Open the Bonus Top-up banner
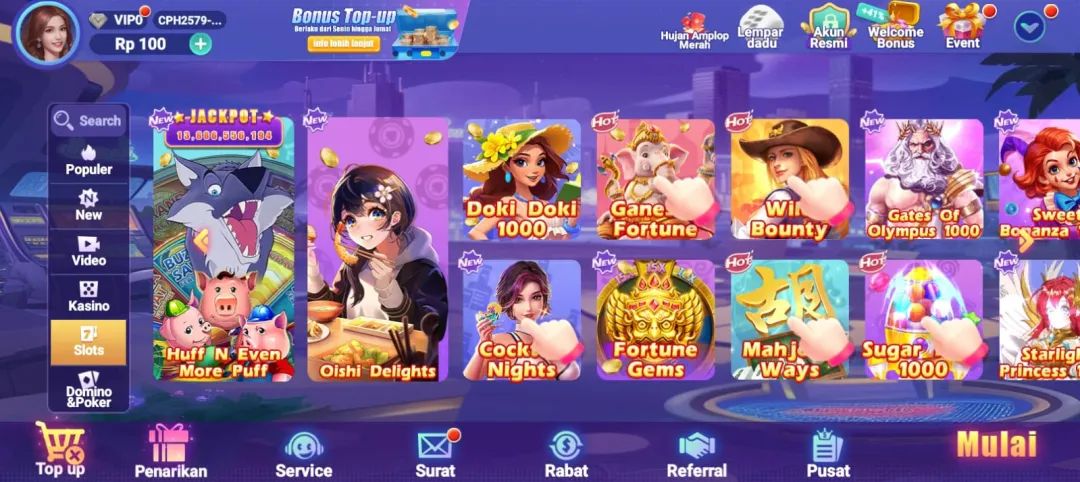 click(x=372, y=30)
